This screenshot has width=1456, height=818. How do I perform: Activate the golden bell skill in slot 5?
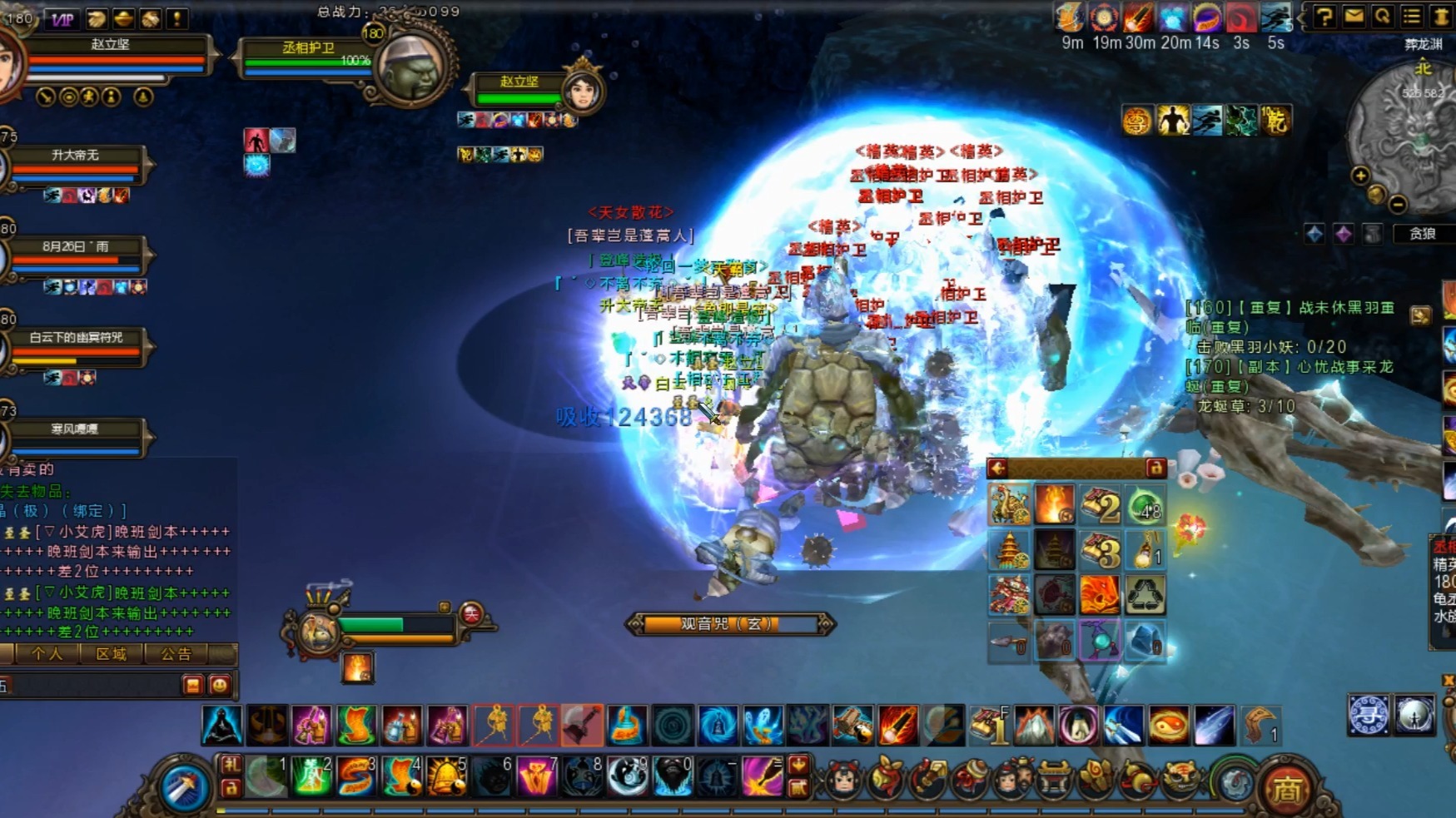[446, 776]
